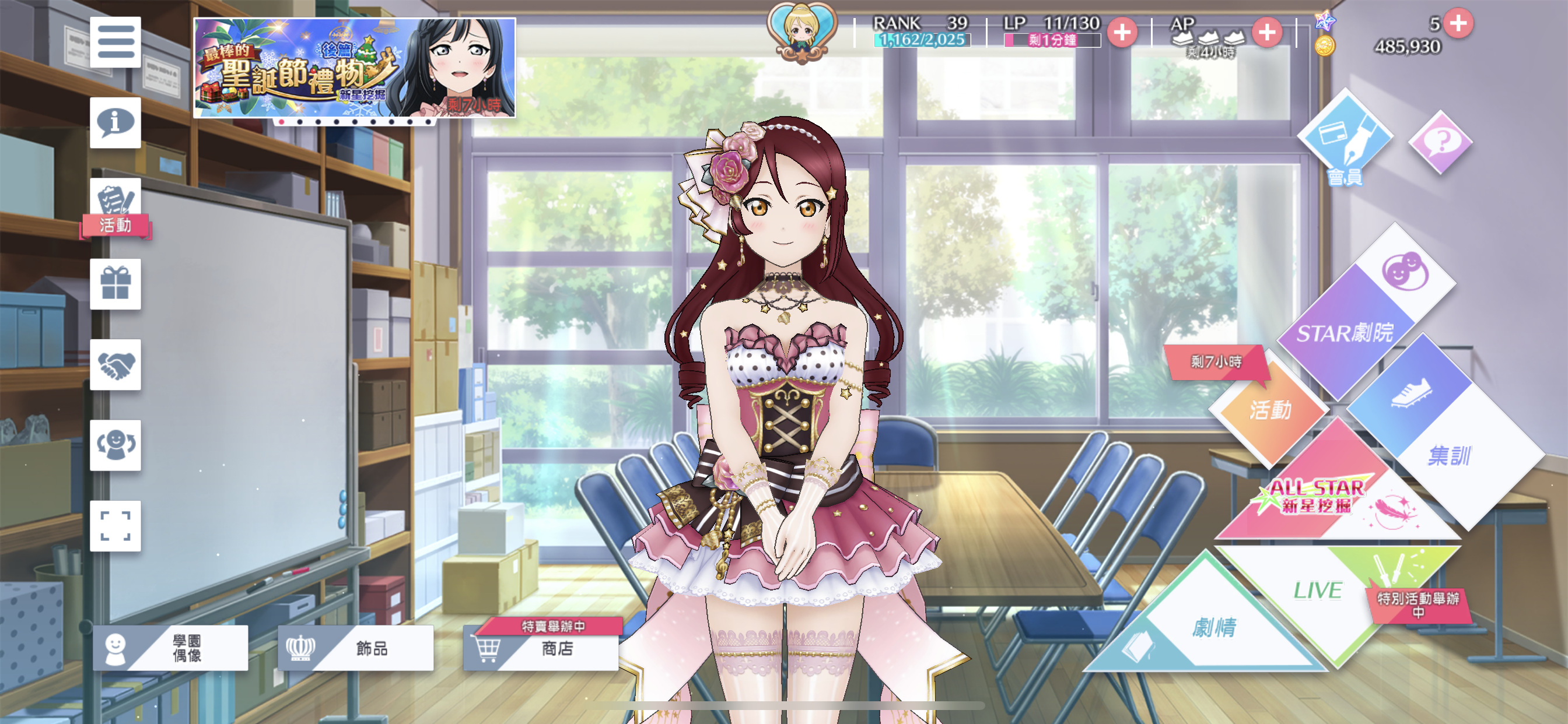
Task: Add LP with the plus button
Action: pos(1122,32)
